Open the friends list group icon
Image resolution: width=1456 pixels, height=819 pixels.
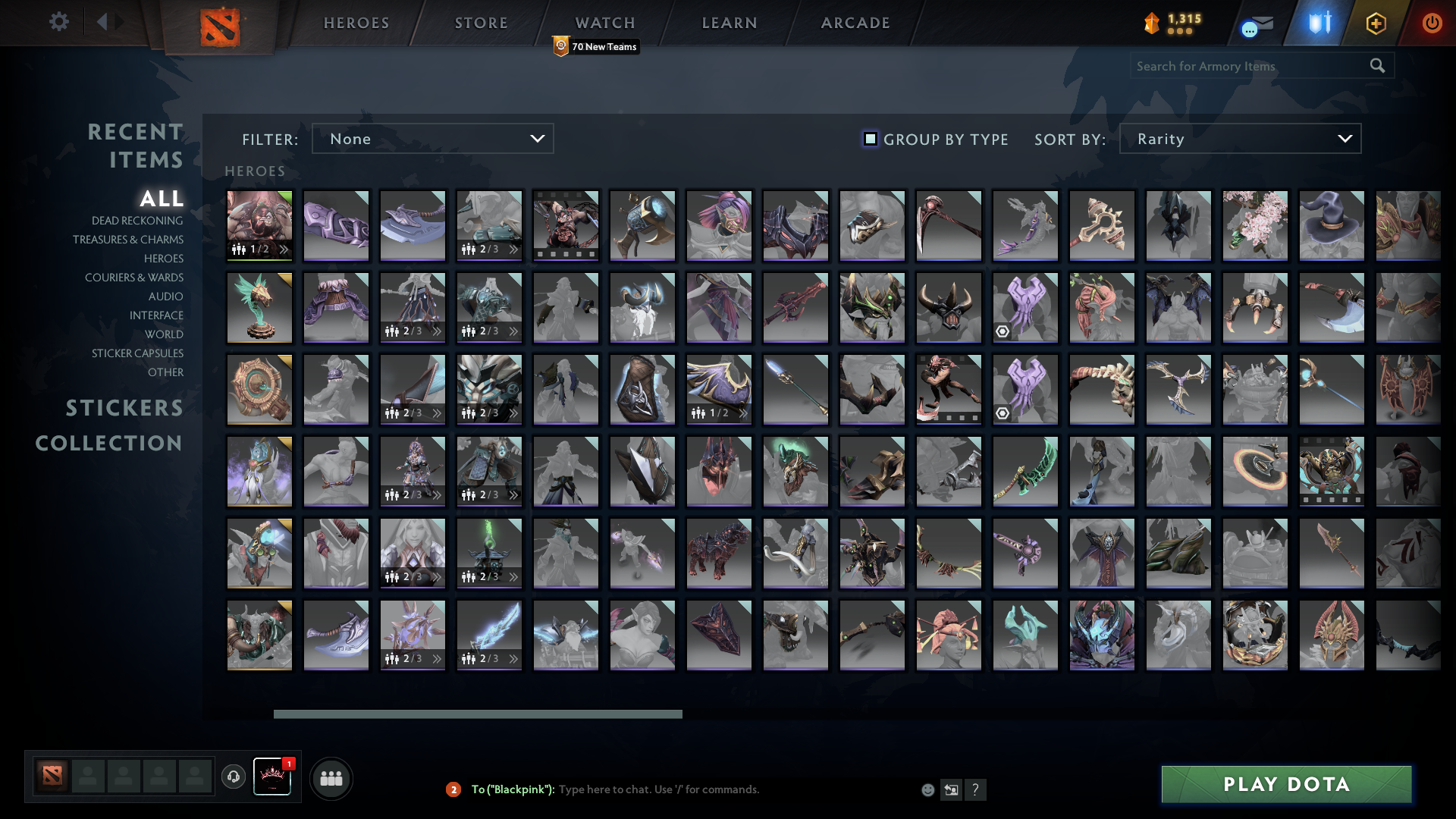[x=331, y=778]
